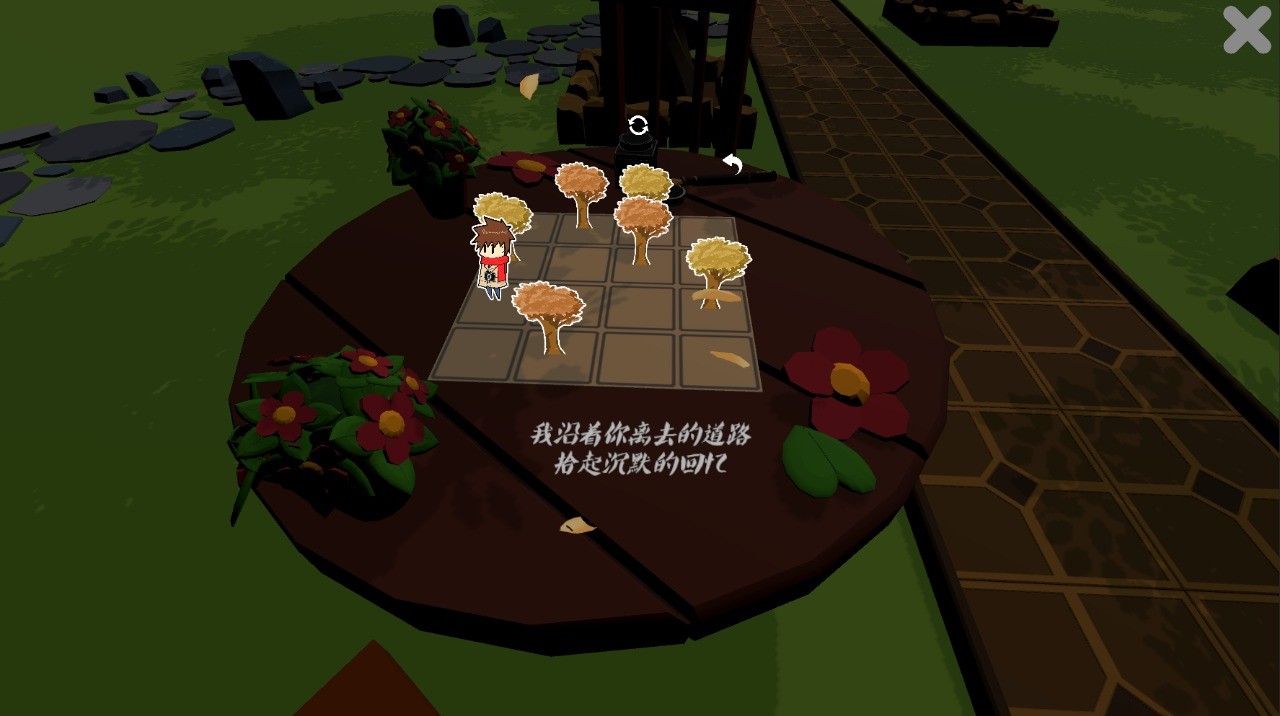
Task: Close the puzzle with the X button
Action: (1246, 30)
